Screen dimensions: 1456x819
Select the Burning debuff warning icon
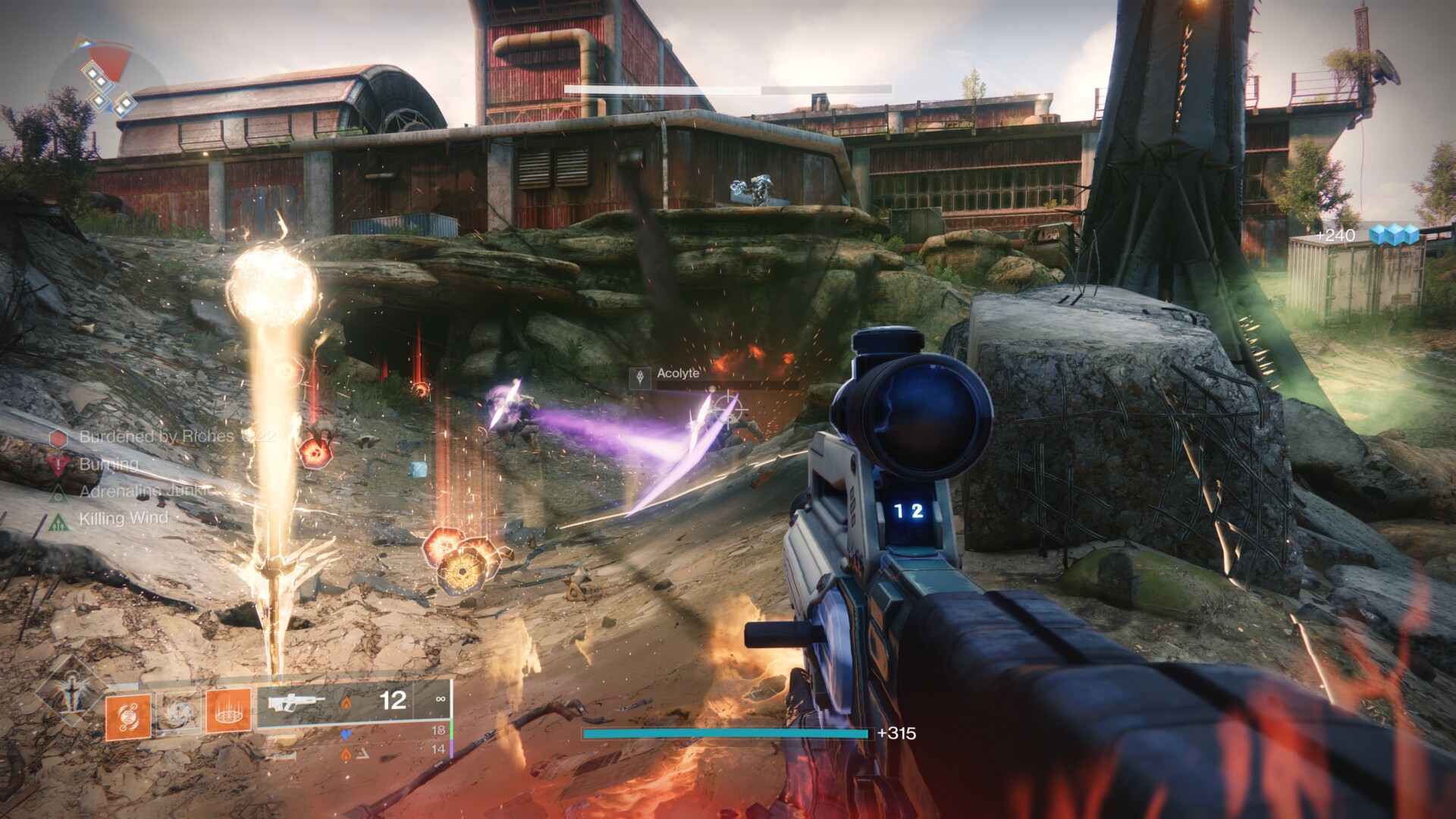(x=58, y=464)
